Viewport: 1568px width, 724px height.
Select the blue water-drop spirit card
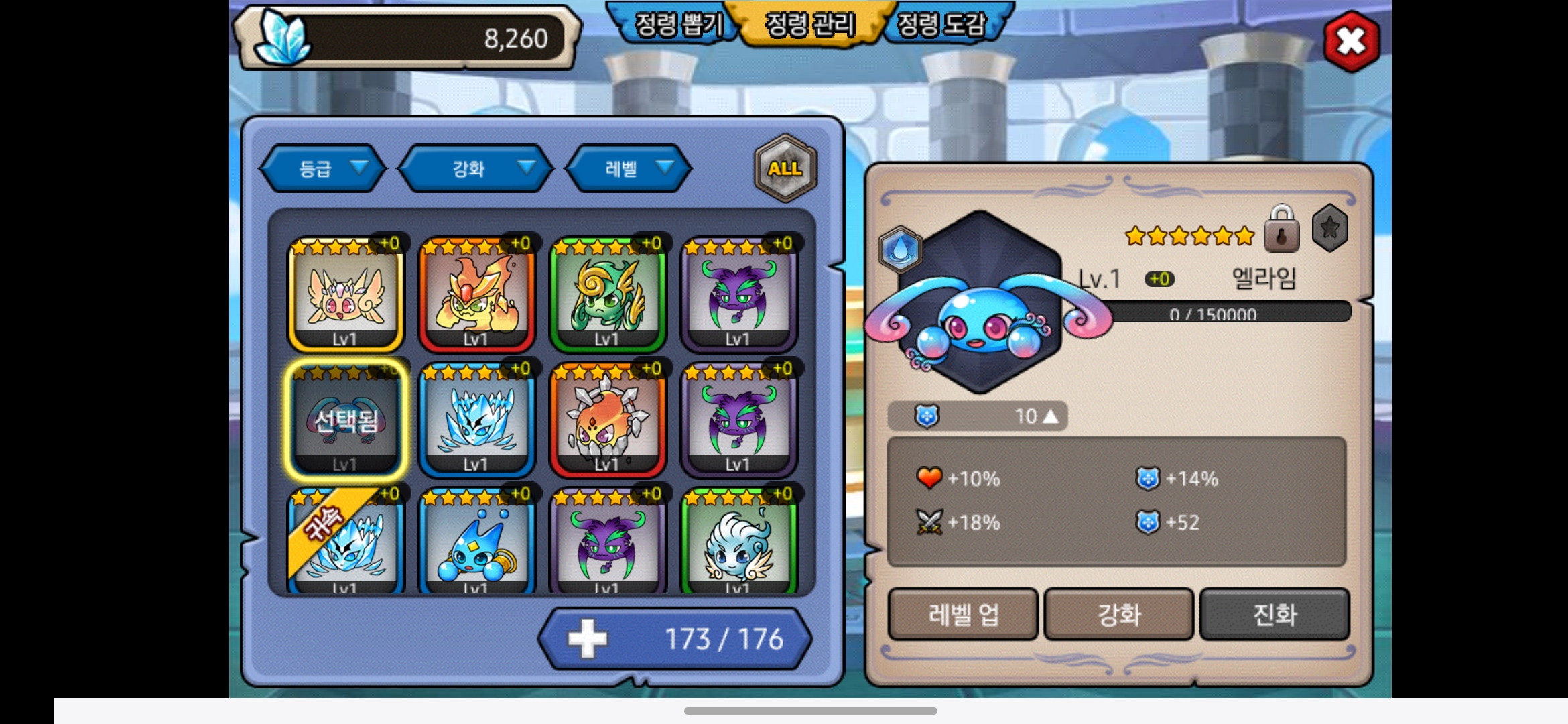tap(476, 543)
